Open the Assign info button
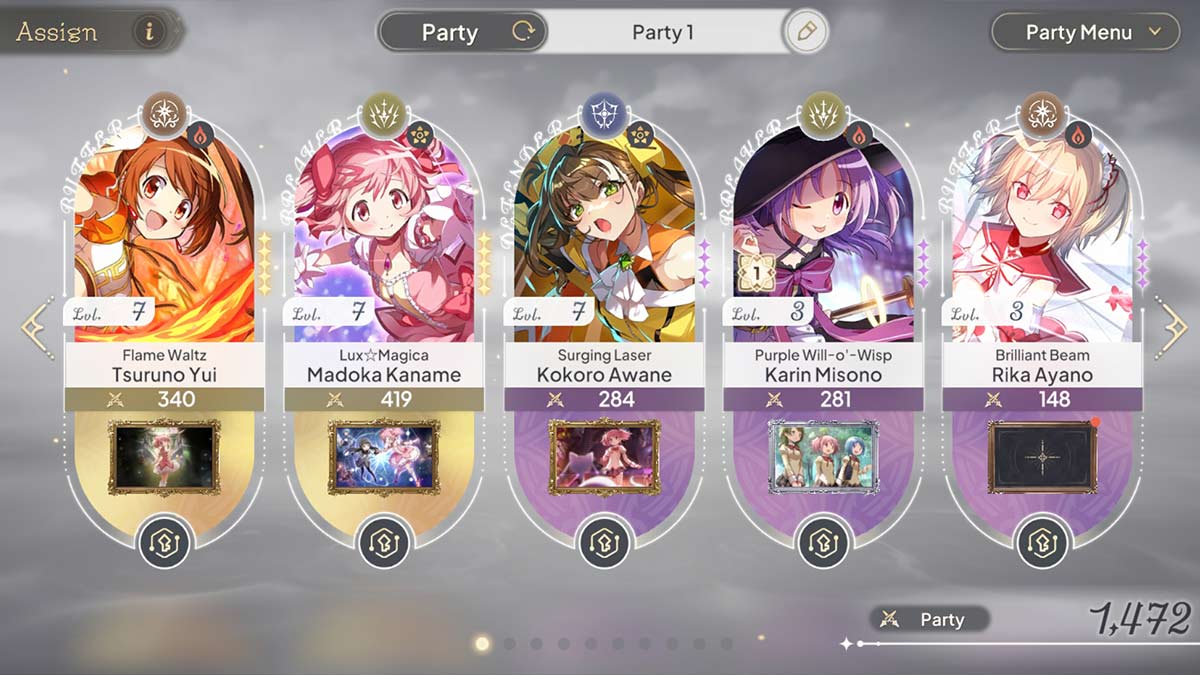 [x=149, y=31]
